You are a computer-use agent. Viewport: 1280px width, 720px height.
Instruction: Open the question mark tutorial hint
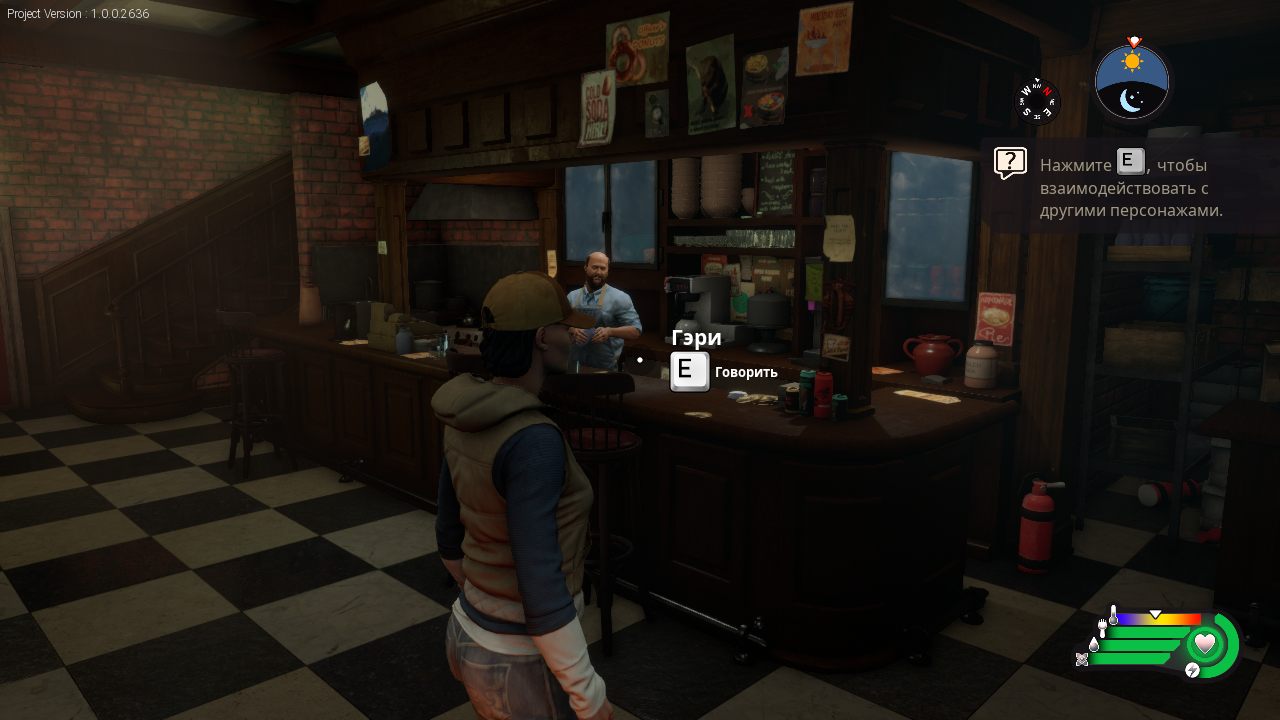pos(1010,163)
